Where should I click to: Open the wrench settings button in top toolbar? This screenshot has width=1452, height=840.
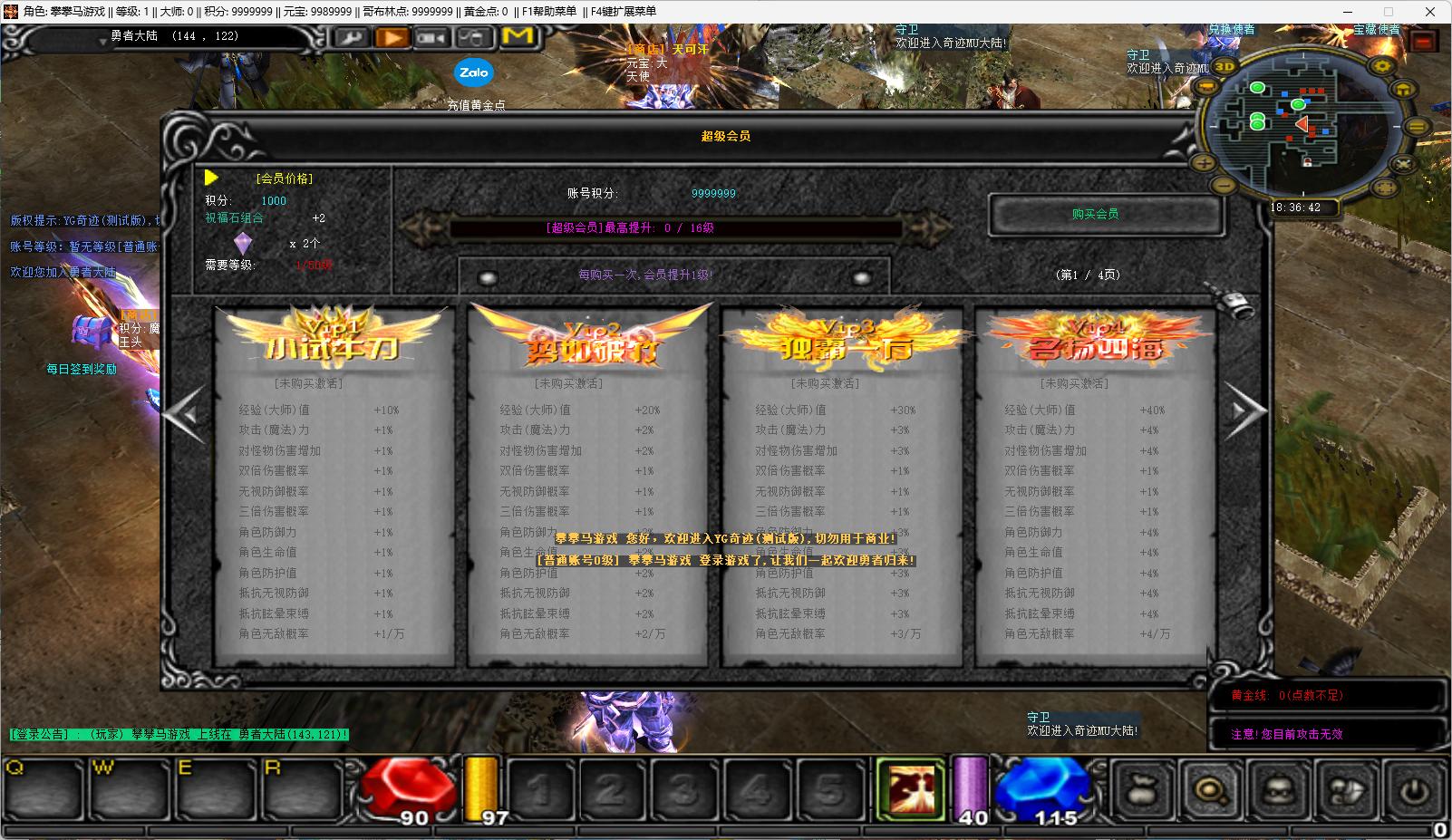pyautogui.click(x=351, y=38)
